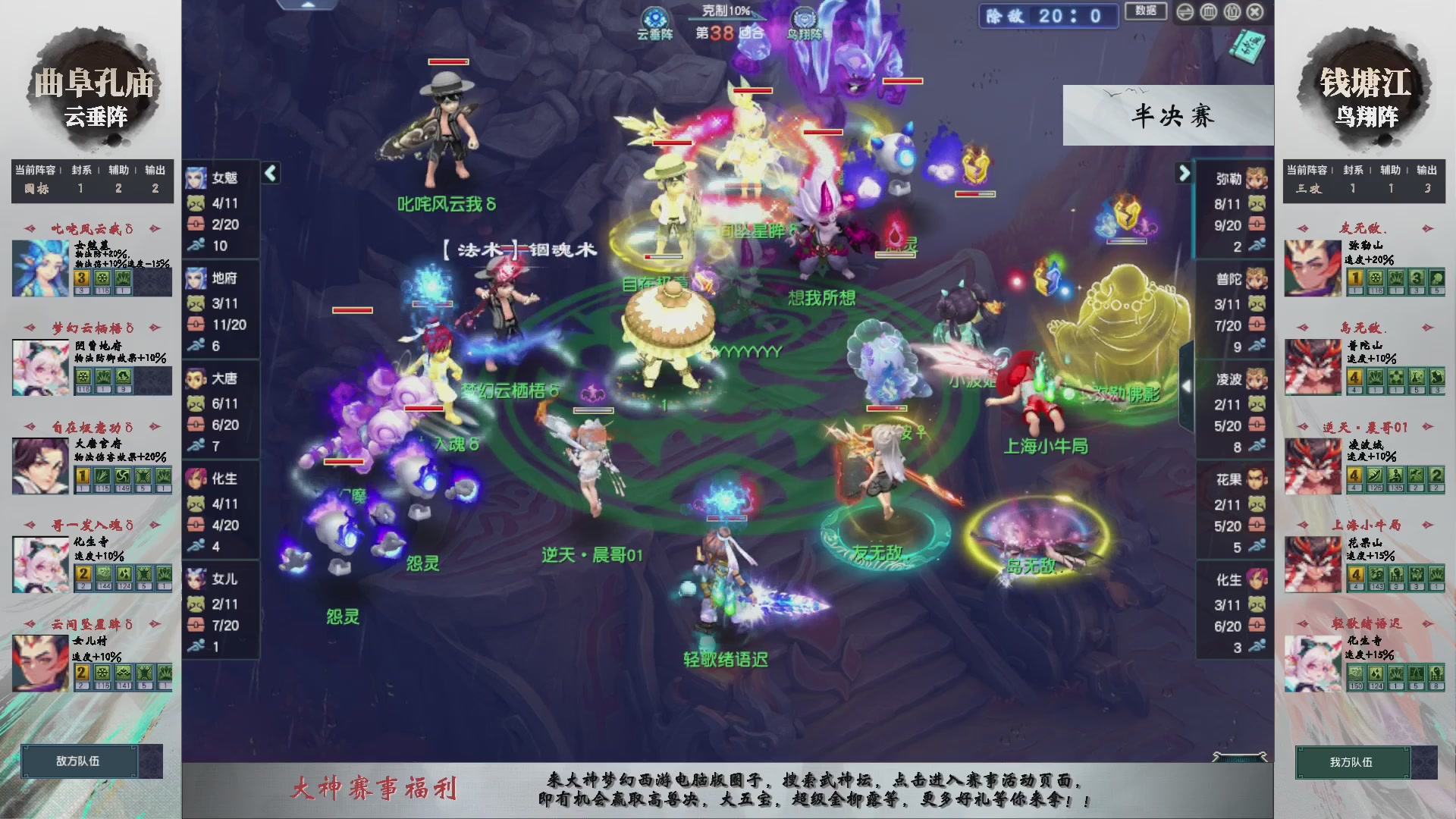Collapse the right roster with its arrow chevron
This screenshot has height=819, width=1456.
(1185, 173)
